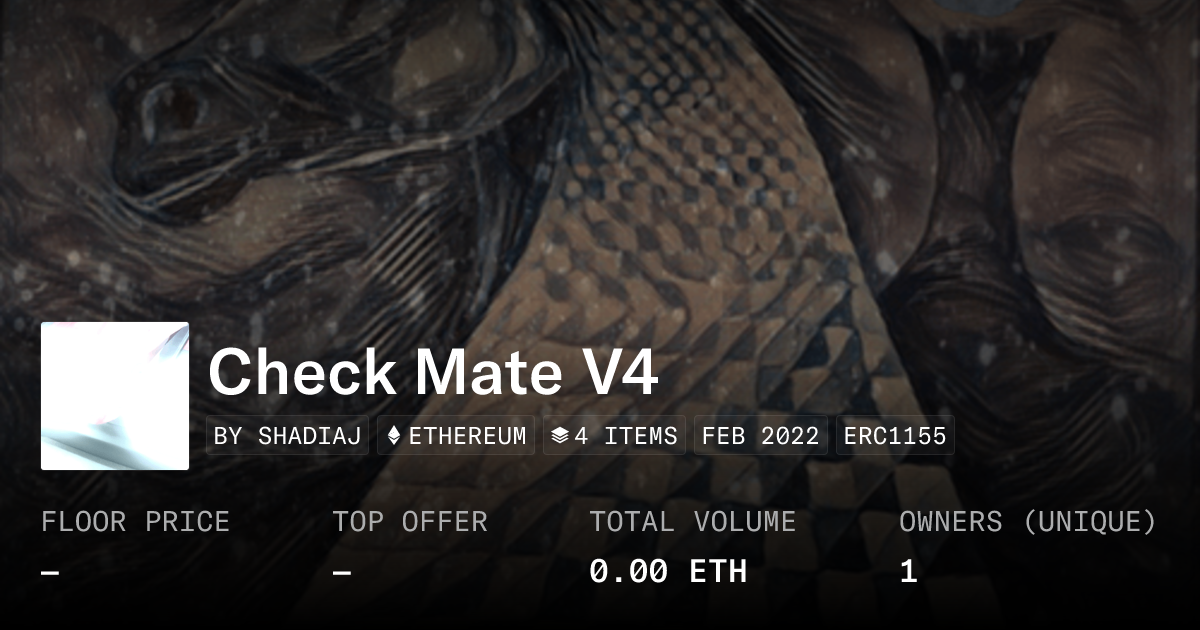Choose the ERC1155 token standard tag

(x=895, y=436)
